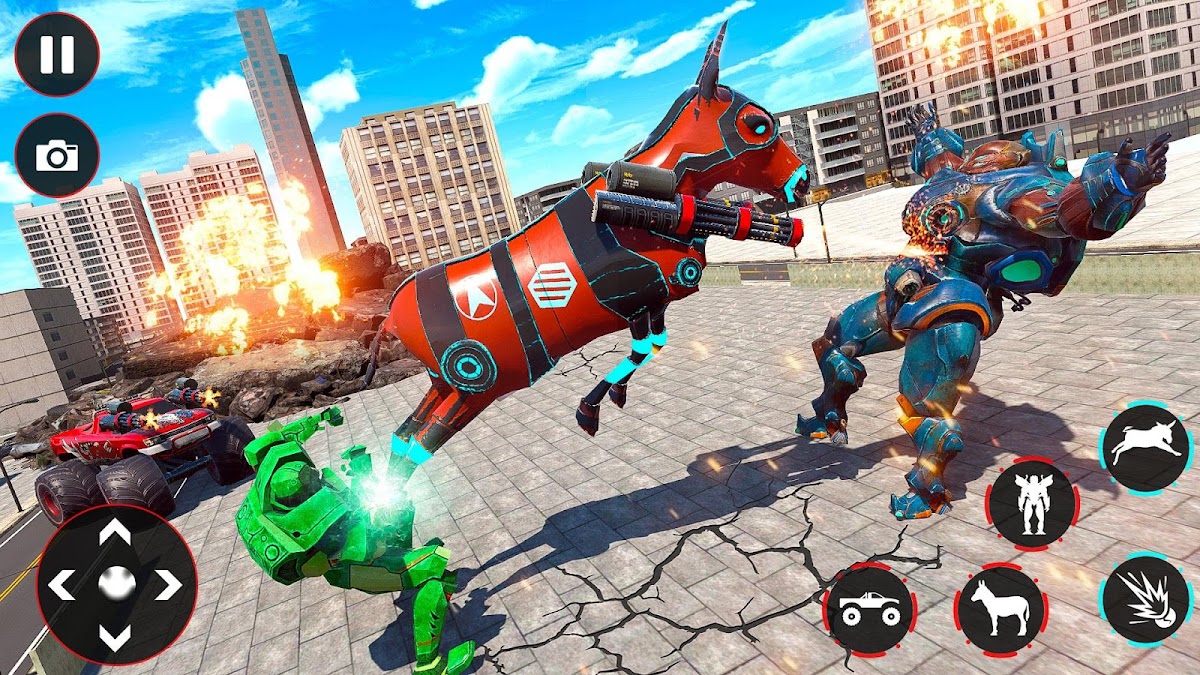The height and width of the screenshot is (675, 1200).
Task: Transform into the monster truck
Action: point(869,608)
